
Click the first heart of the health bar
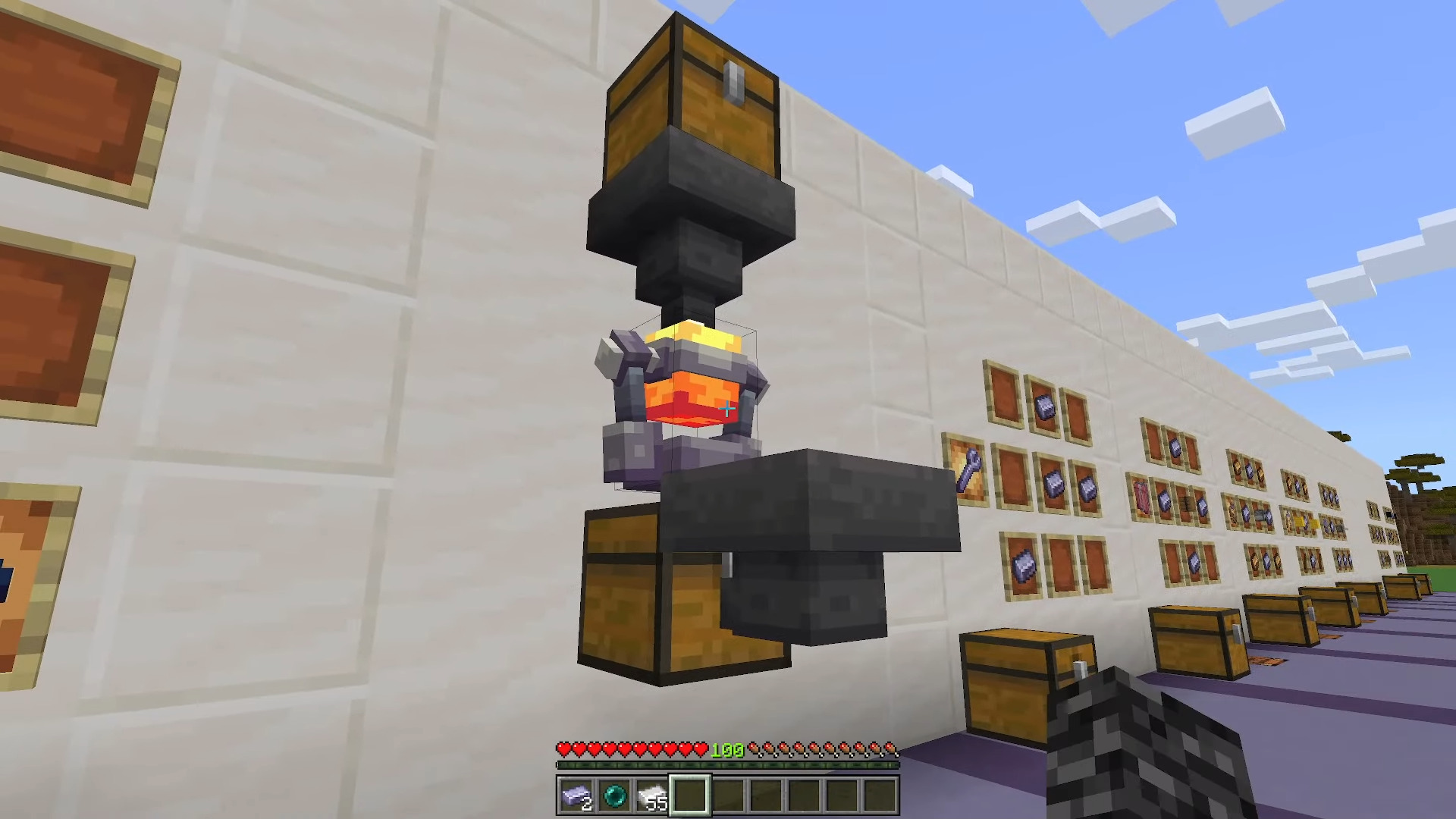565,749
